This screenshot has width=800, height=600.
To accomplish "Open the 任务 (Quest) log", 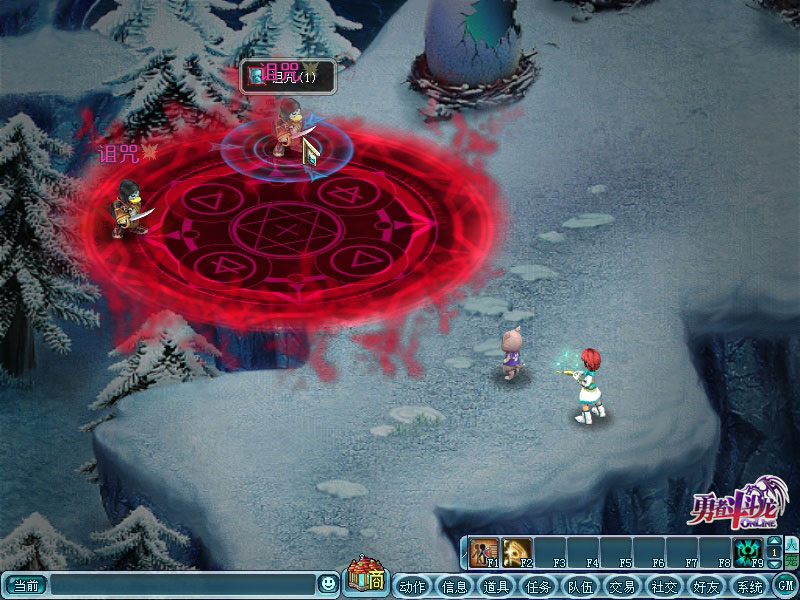I will [538, 586].
